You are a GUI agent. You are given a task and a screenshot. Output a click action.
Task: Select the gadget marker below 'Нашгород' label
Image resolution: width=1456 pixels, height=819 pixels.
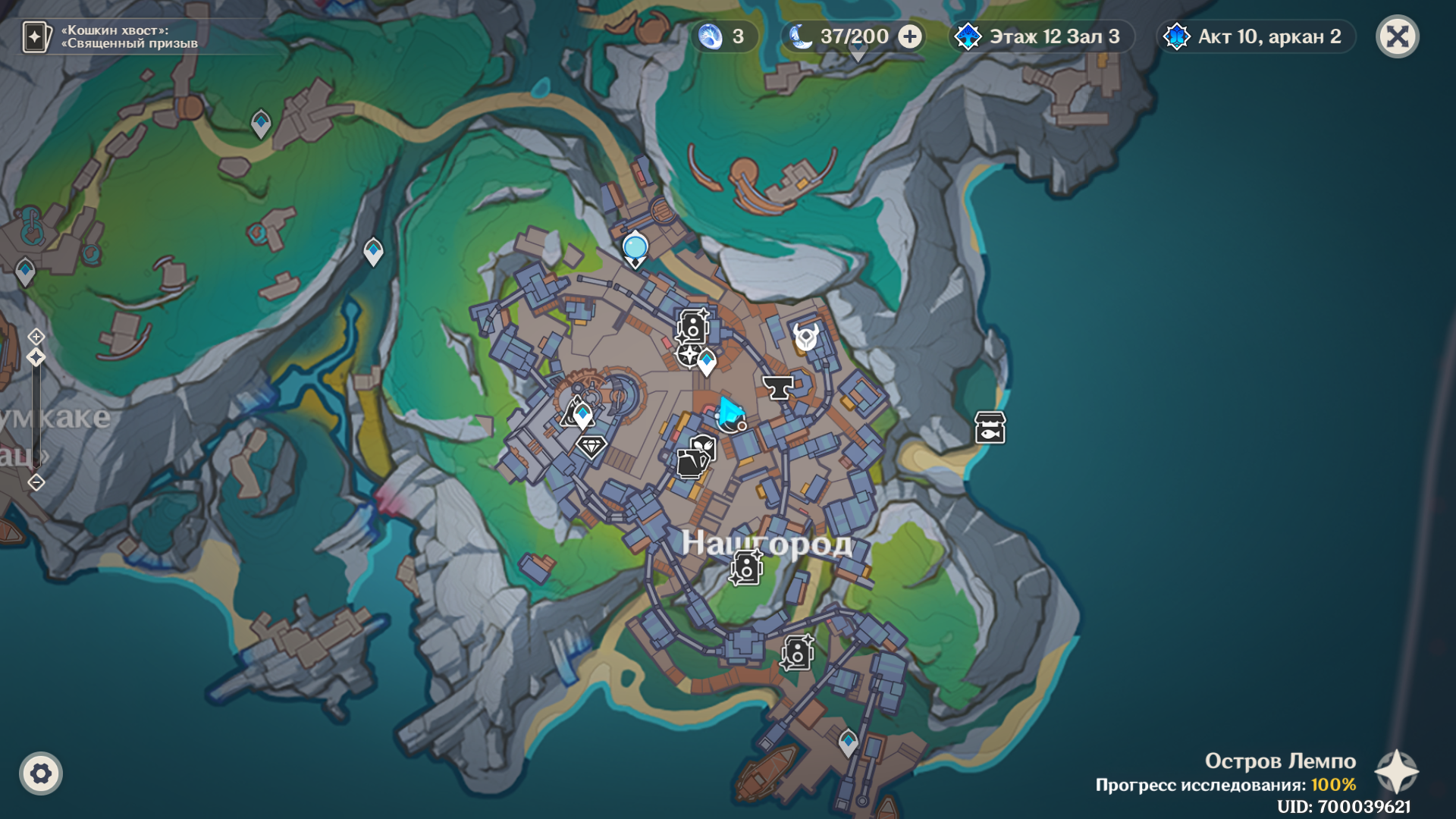pos(746,567)
